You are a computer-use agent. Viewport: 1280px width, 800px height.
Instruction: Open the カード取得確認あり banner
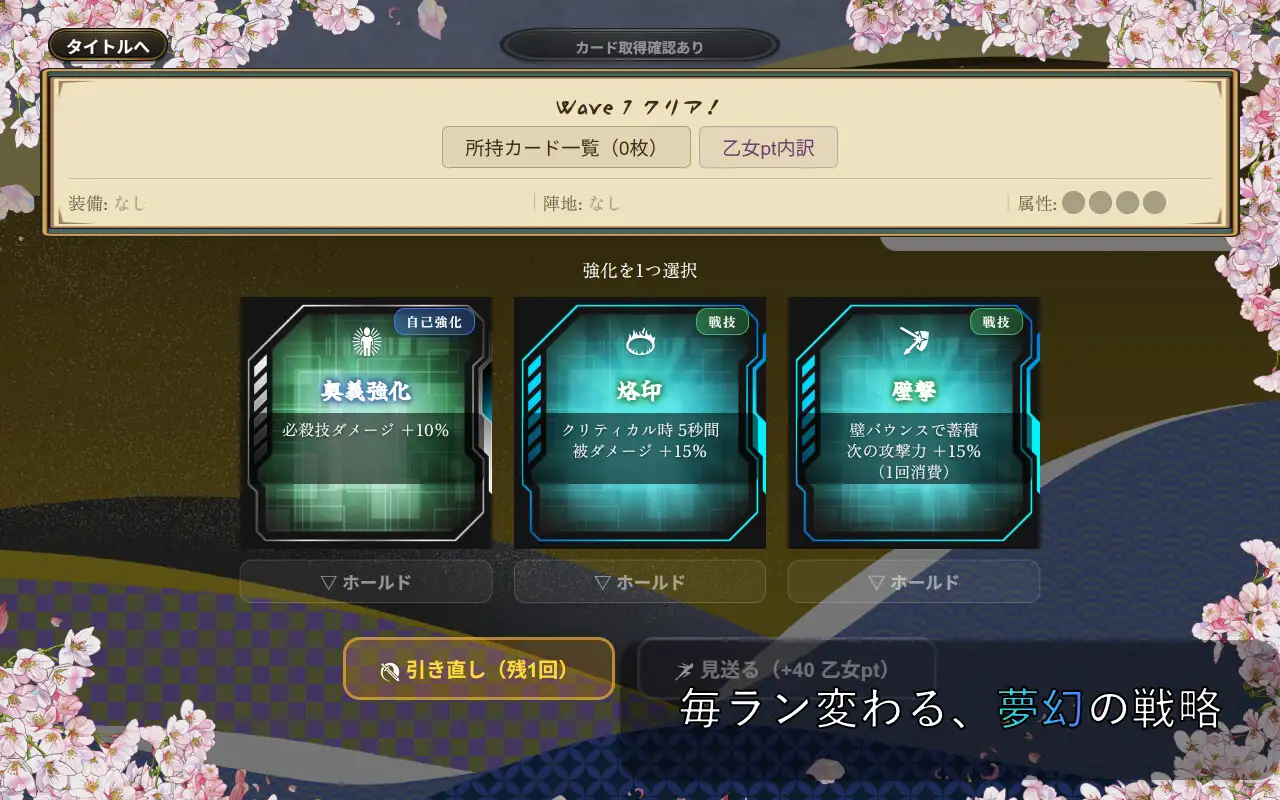(638, 45)
